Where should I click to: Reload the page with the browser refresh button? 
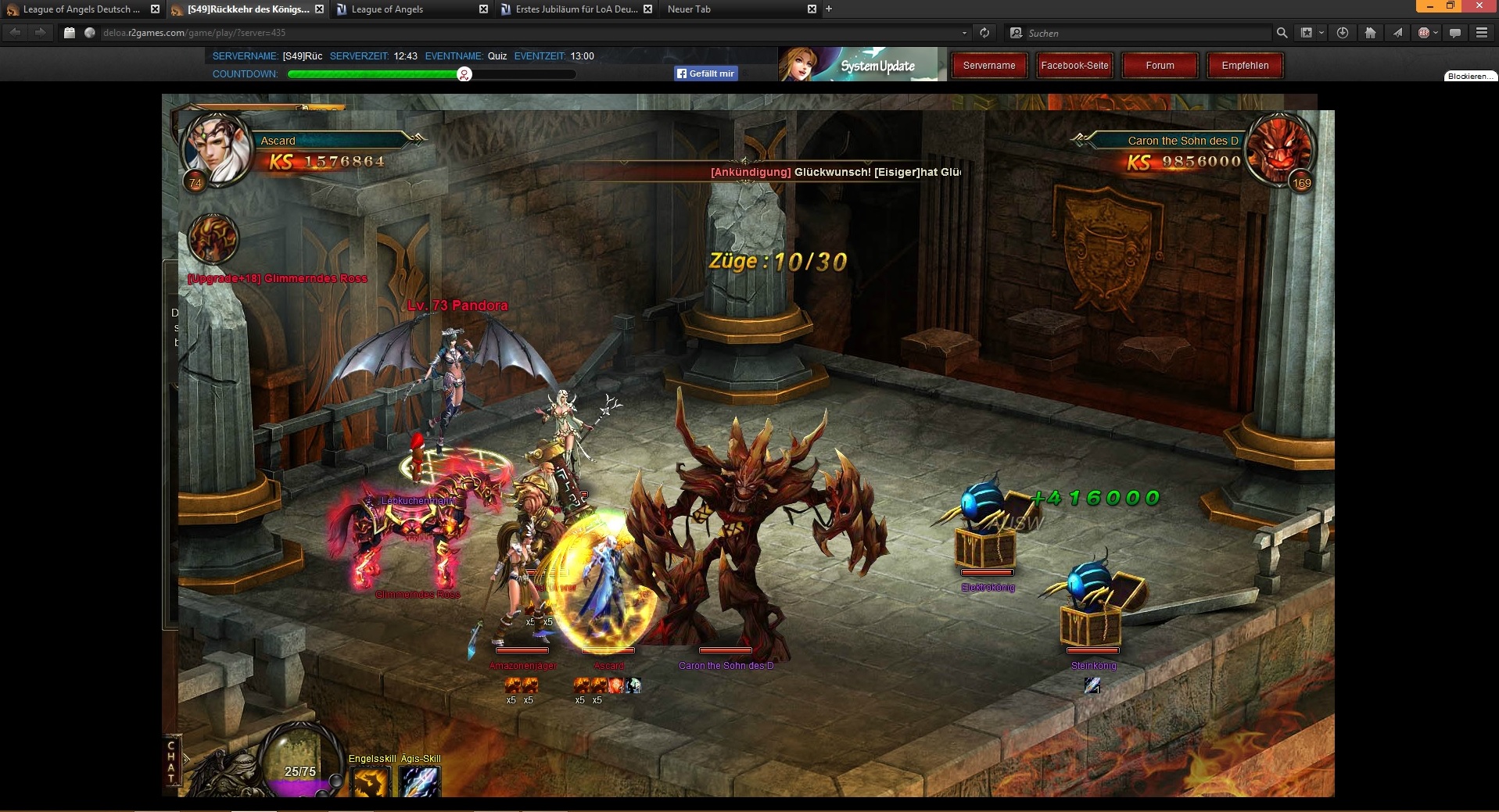click(x=984, y=33)
